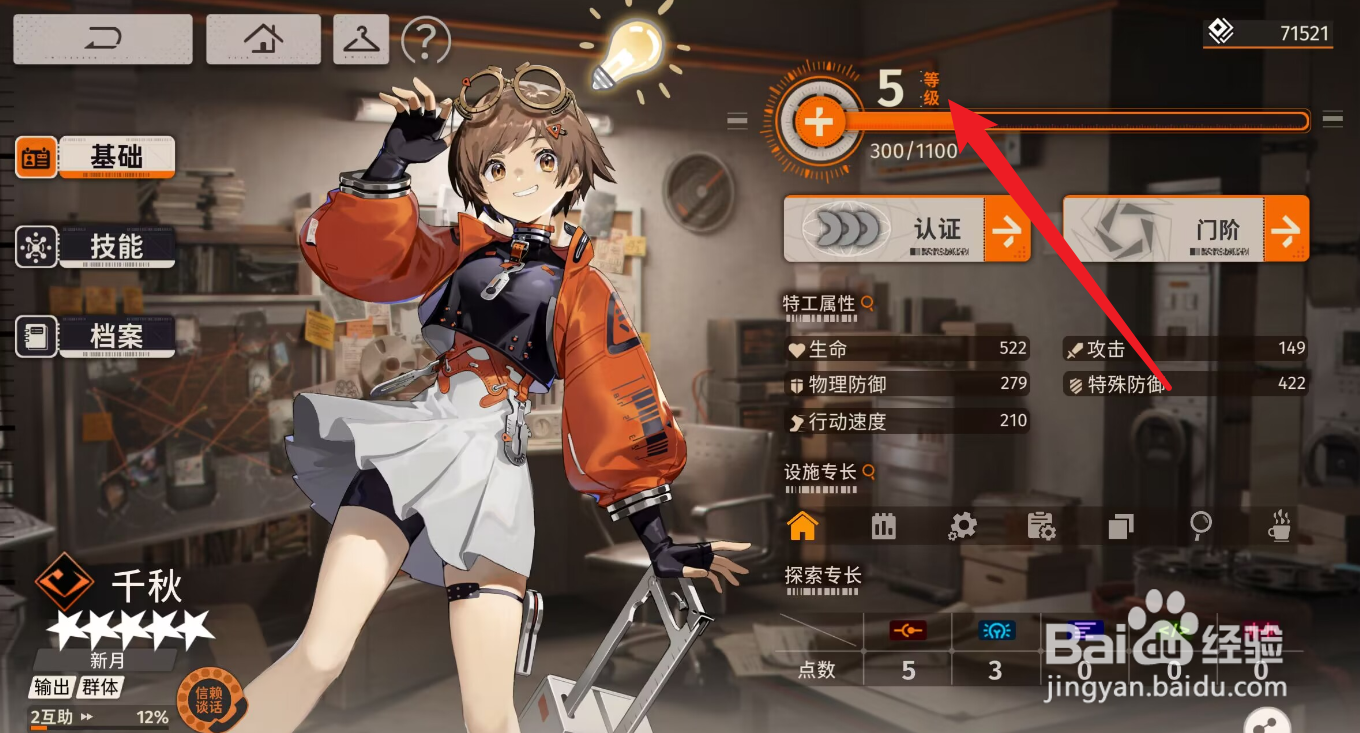
Task: Tap the orange plus level-up button
Action: (x=819, y=123)
